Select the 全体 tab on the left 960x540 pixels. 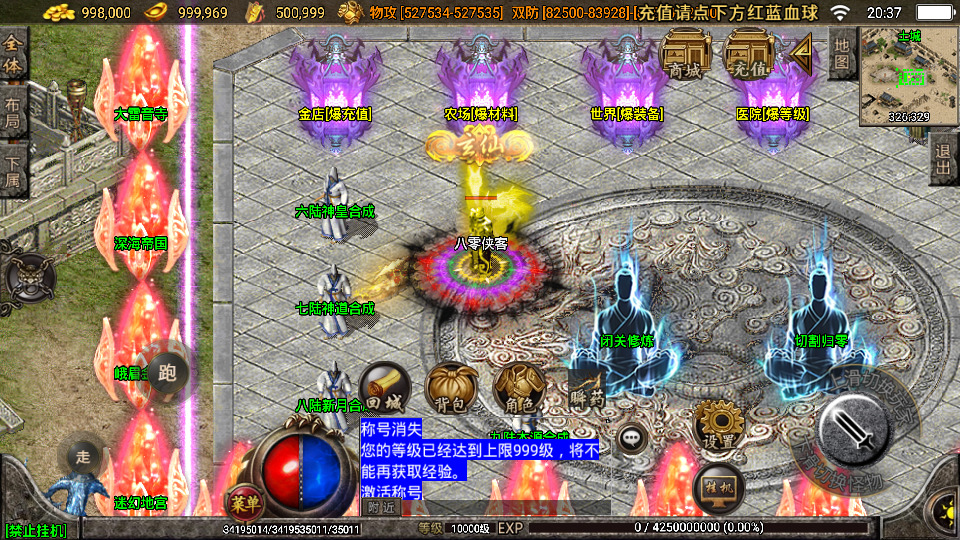point(13,54)
